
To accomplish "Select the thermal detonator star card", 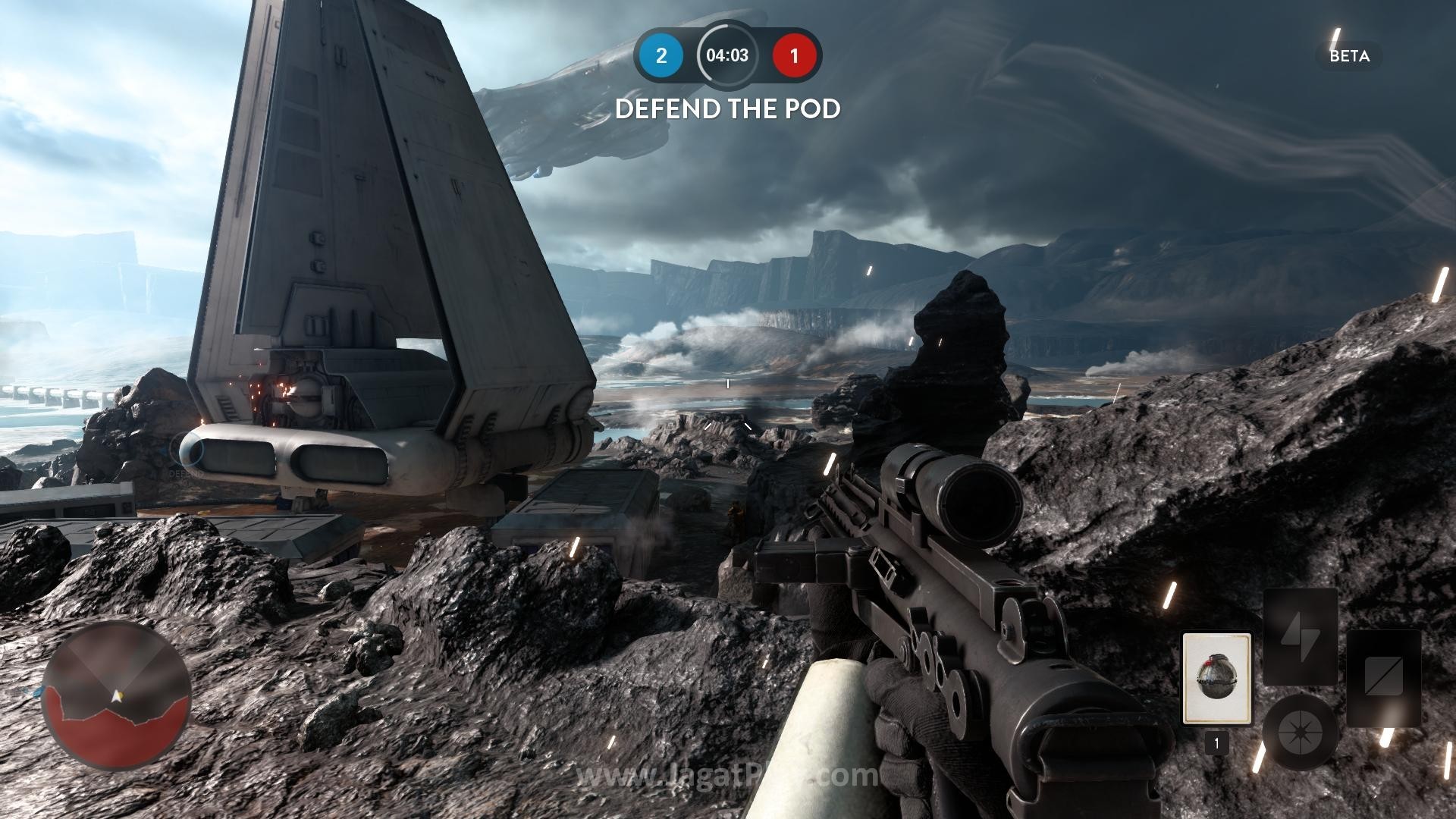I will coord(1216,679).
